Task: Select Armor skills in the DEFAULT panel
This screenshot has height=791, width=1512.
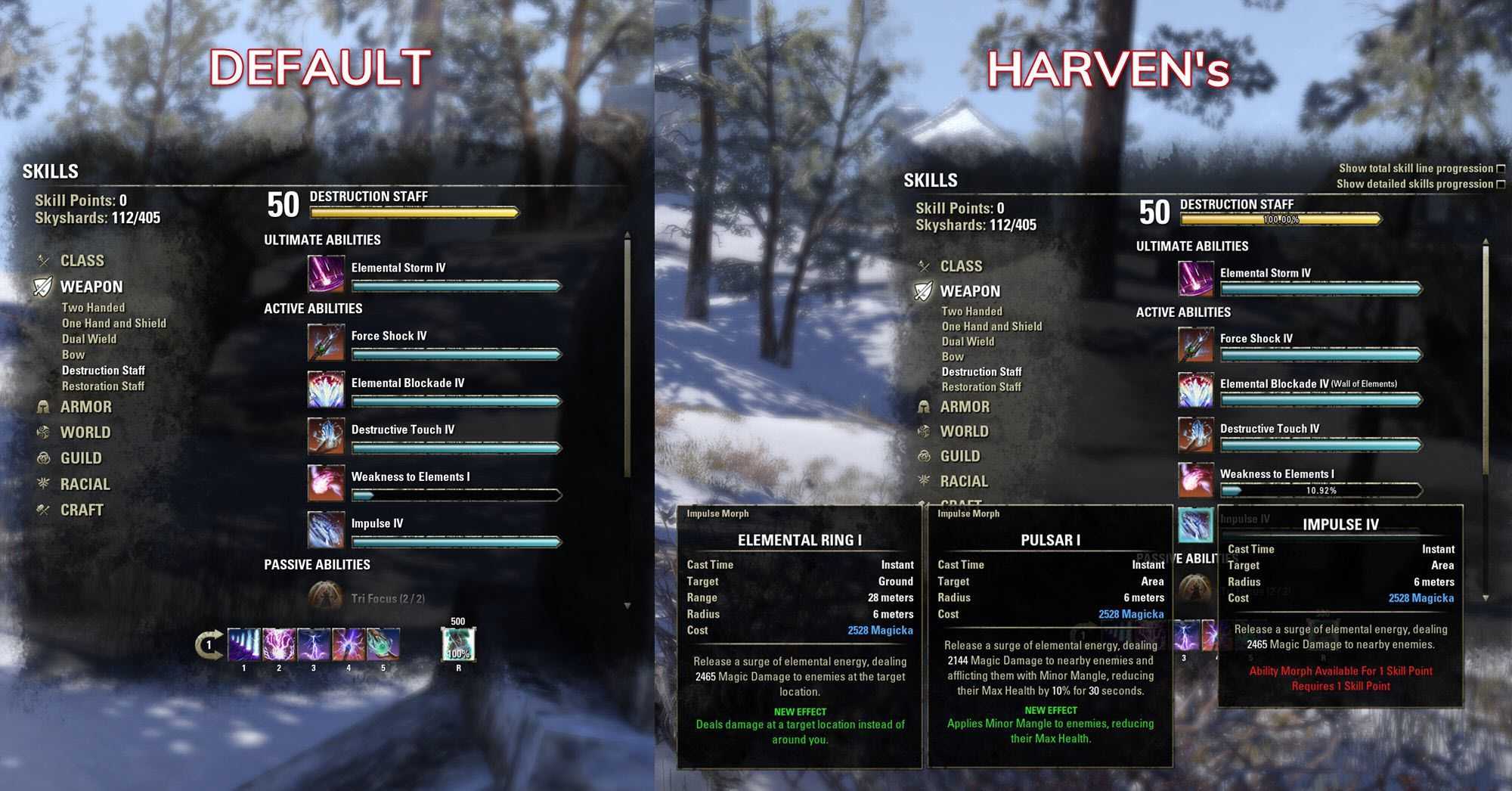Action: tap(85, 407)
